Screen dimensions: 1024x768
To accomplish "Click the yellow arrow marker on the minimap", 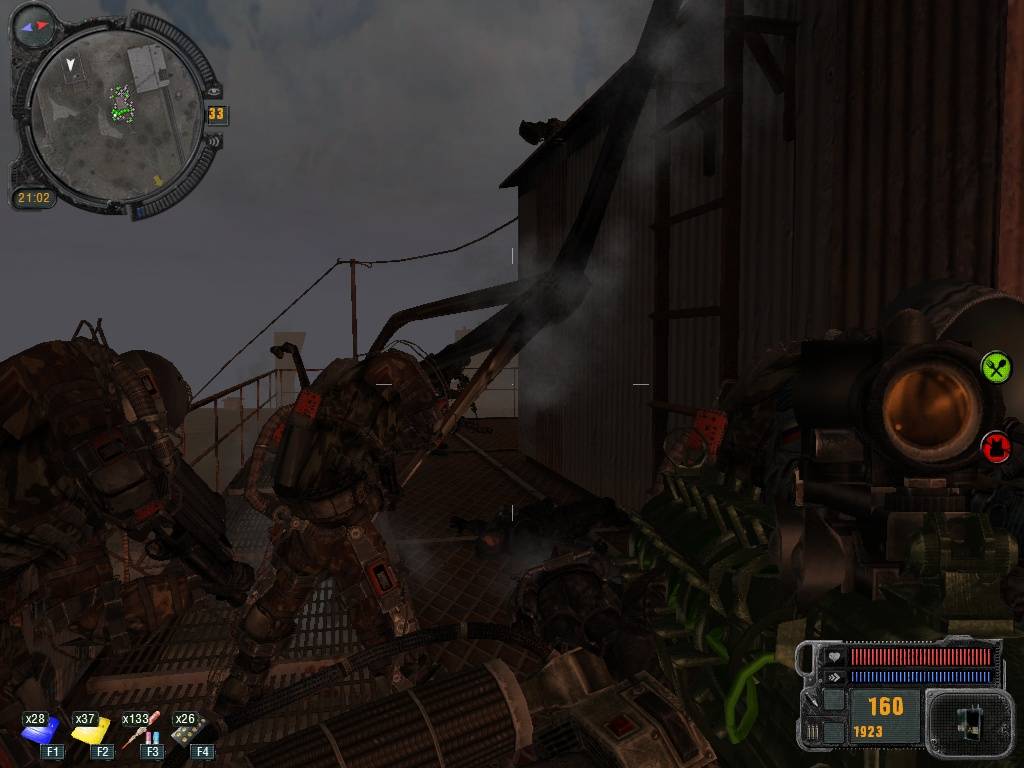I will pyautogui.click(x=156, y=181).
